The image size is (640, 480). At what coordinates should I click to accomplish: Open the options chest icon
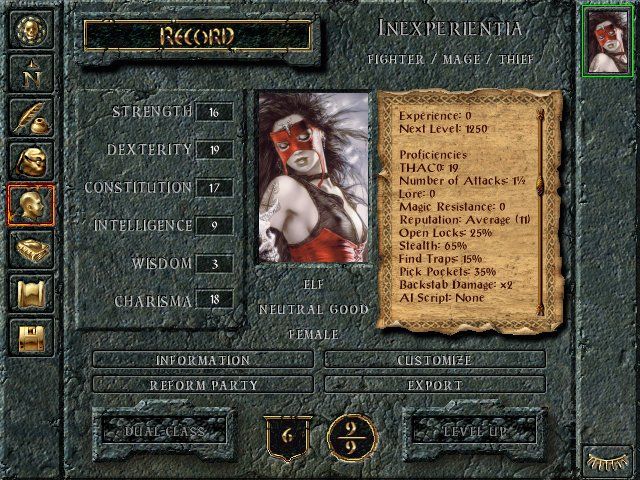31,336
